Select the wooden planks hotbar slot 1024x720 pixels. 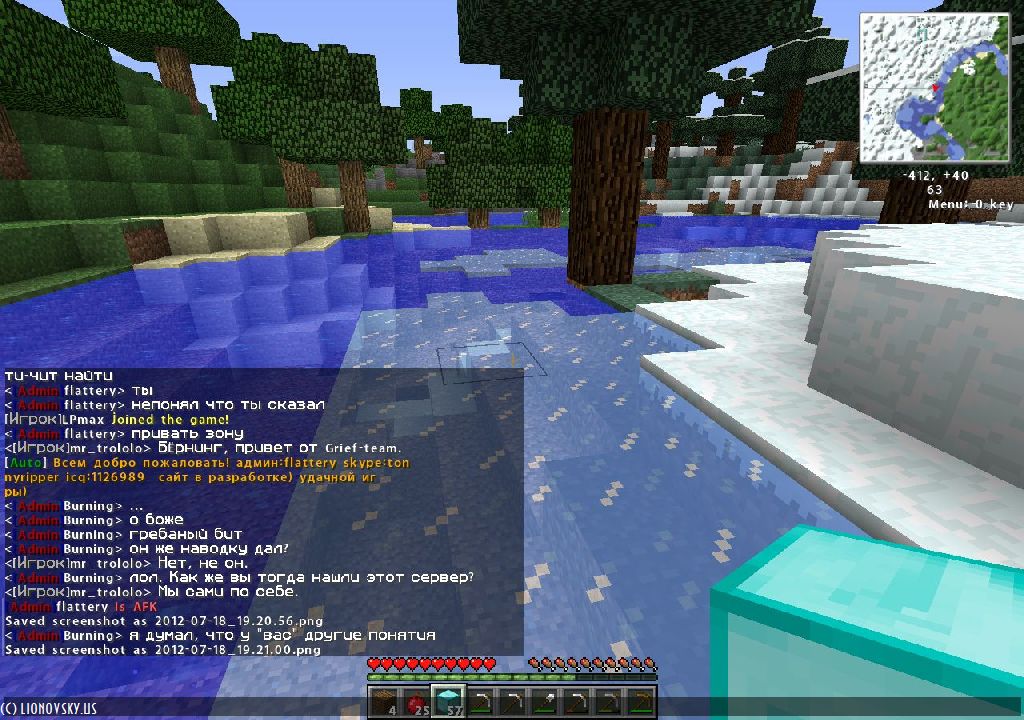tap(385, 702)
